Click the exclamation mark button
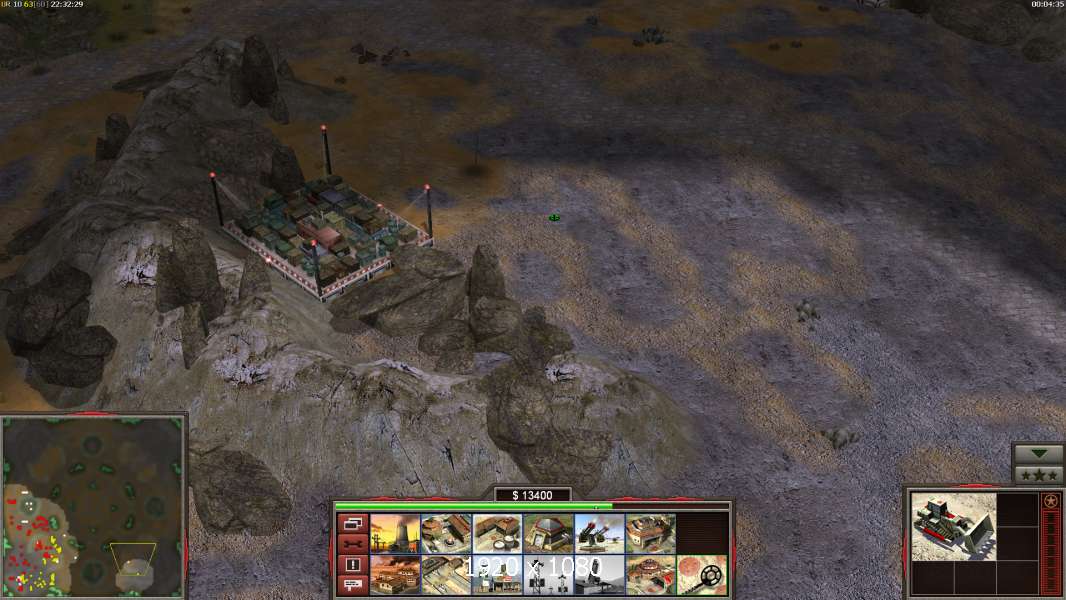The height and width of the screenshot is (600, 1066). (x=352, y=564)
